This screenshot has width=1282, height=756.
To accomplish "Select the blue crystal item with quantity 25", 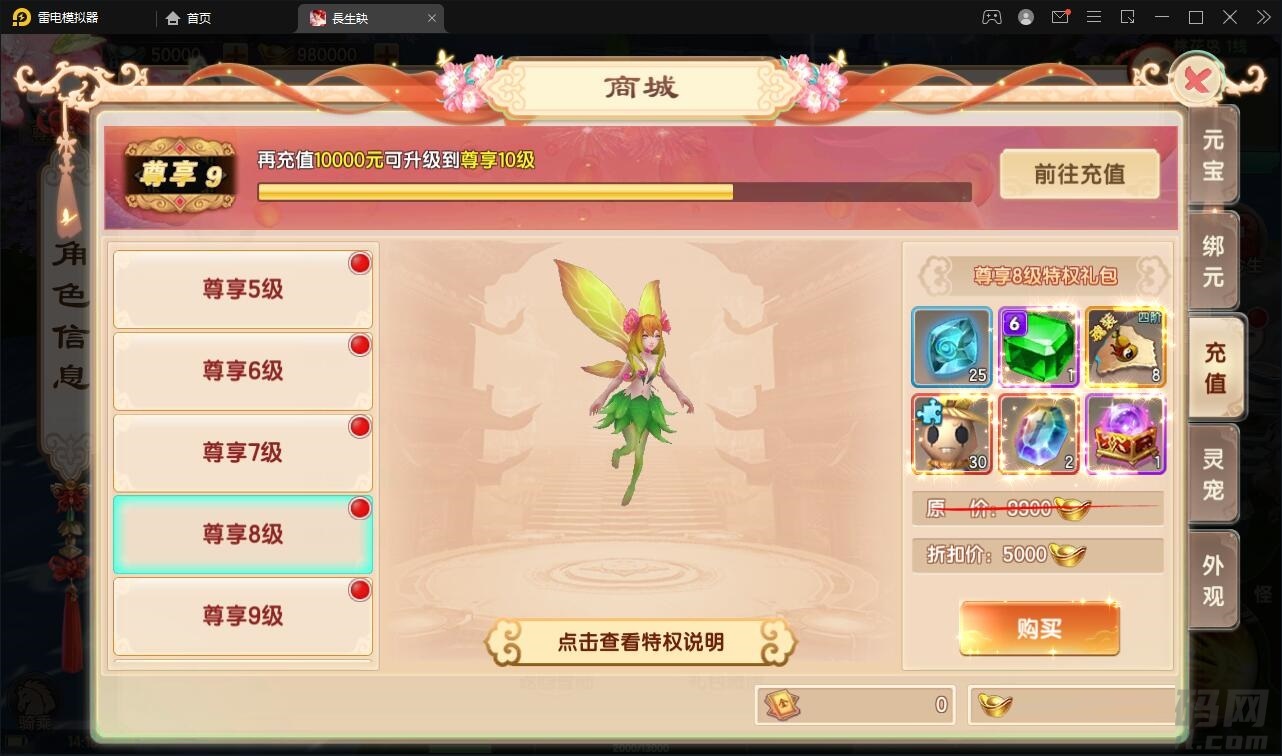I will [x=949, y=347].
